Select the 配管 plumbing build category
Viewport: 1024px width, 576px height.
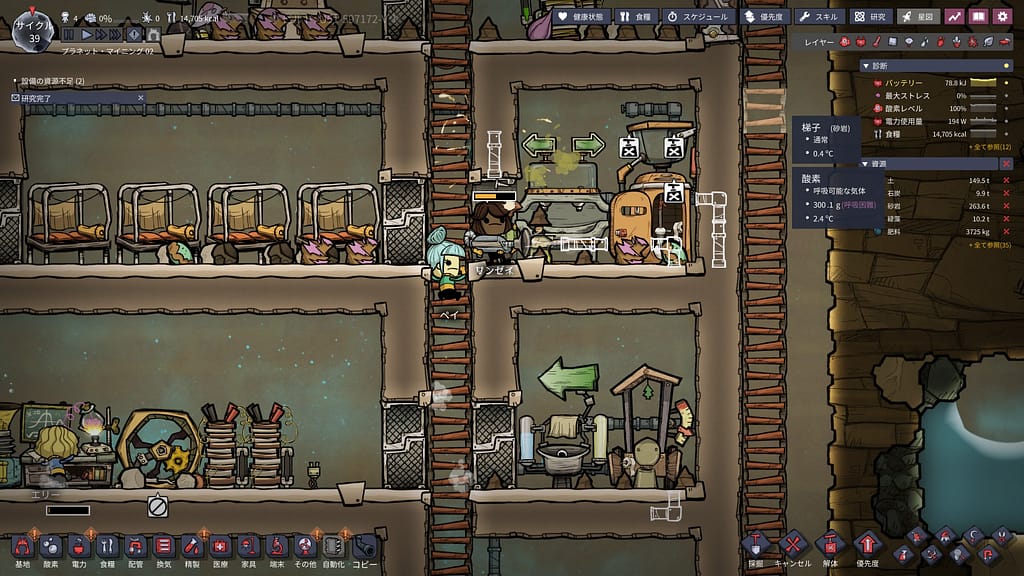point(135,548)
